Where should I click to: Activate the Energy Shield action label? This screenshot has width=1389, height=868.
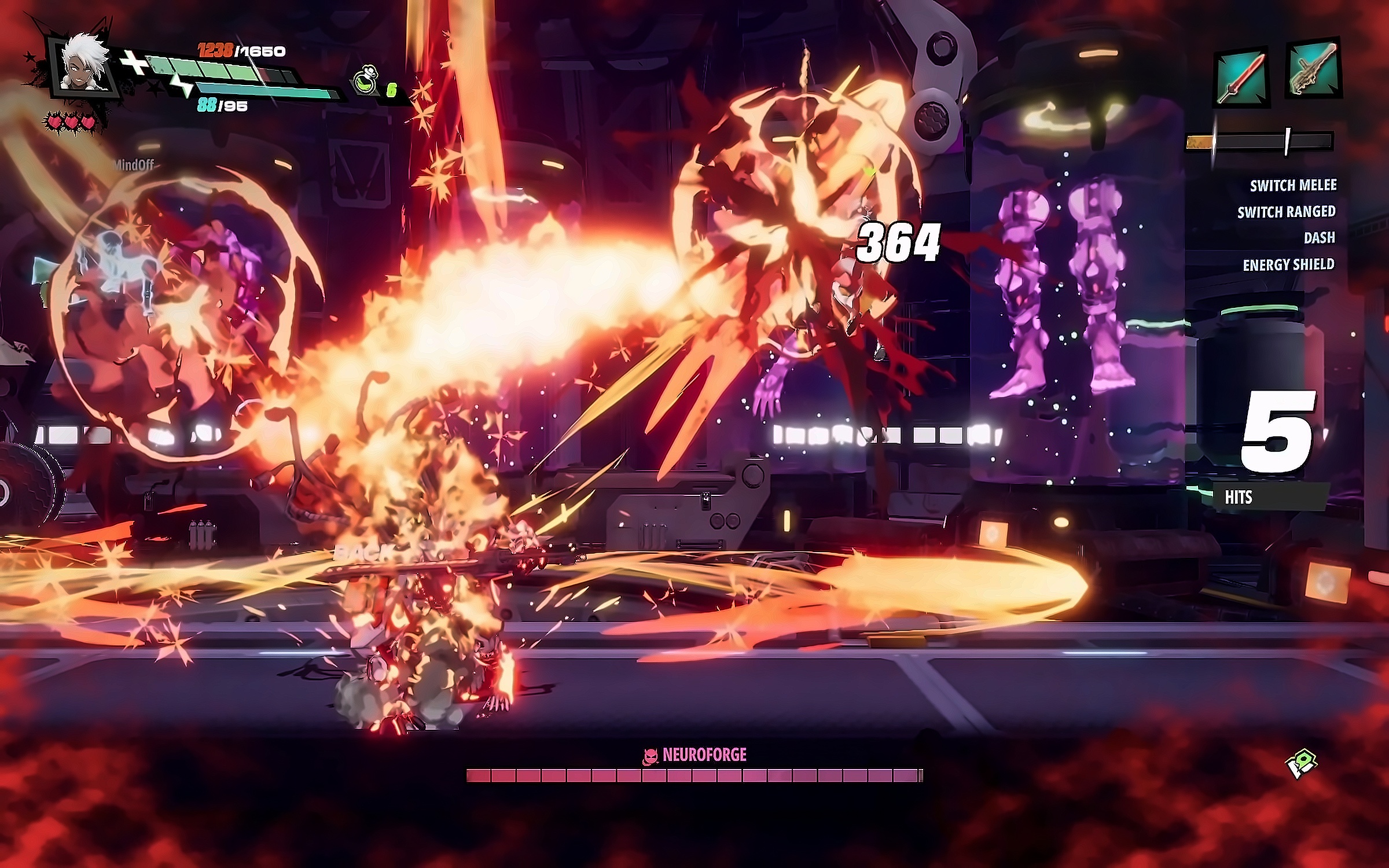click(1288, 265)
